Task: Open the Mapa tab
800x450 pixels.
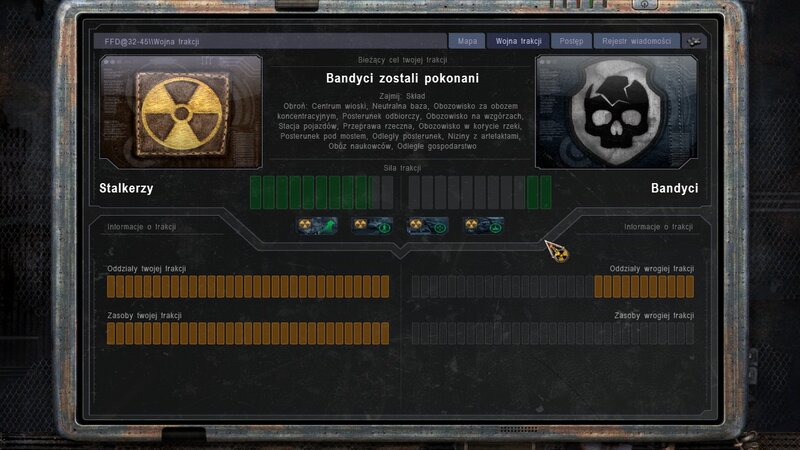Action: point(467,42)
